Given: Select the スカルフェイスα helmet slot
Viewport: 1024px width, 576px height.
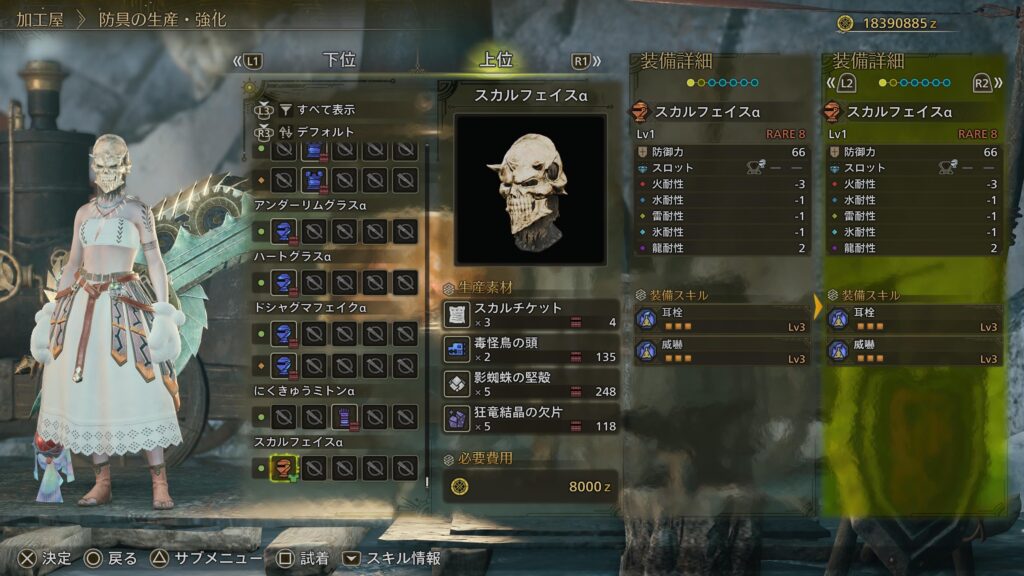Looking at the screenshot, I should [x=284, y=467].
